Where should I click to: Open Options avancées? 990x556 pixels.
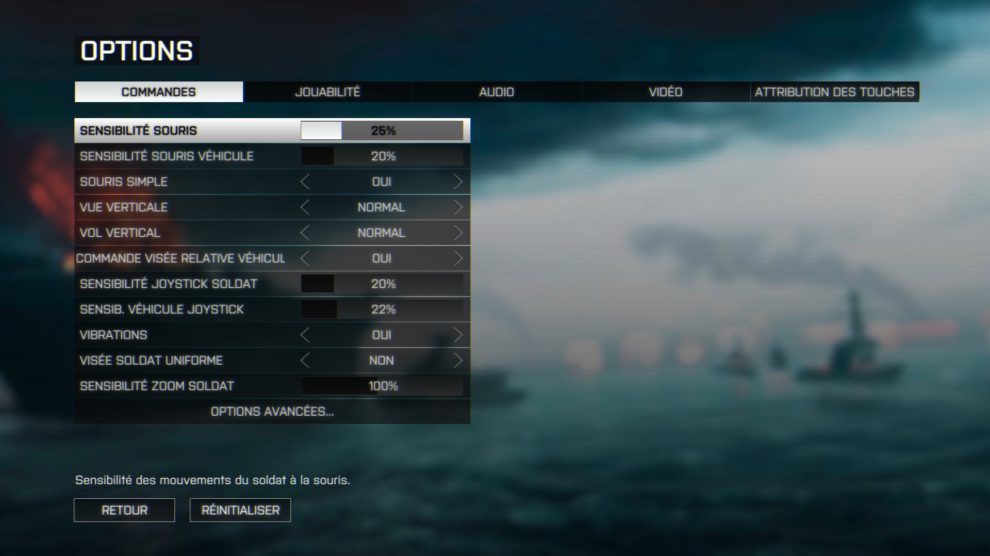pyautogui.click(x=272, y=412)
